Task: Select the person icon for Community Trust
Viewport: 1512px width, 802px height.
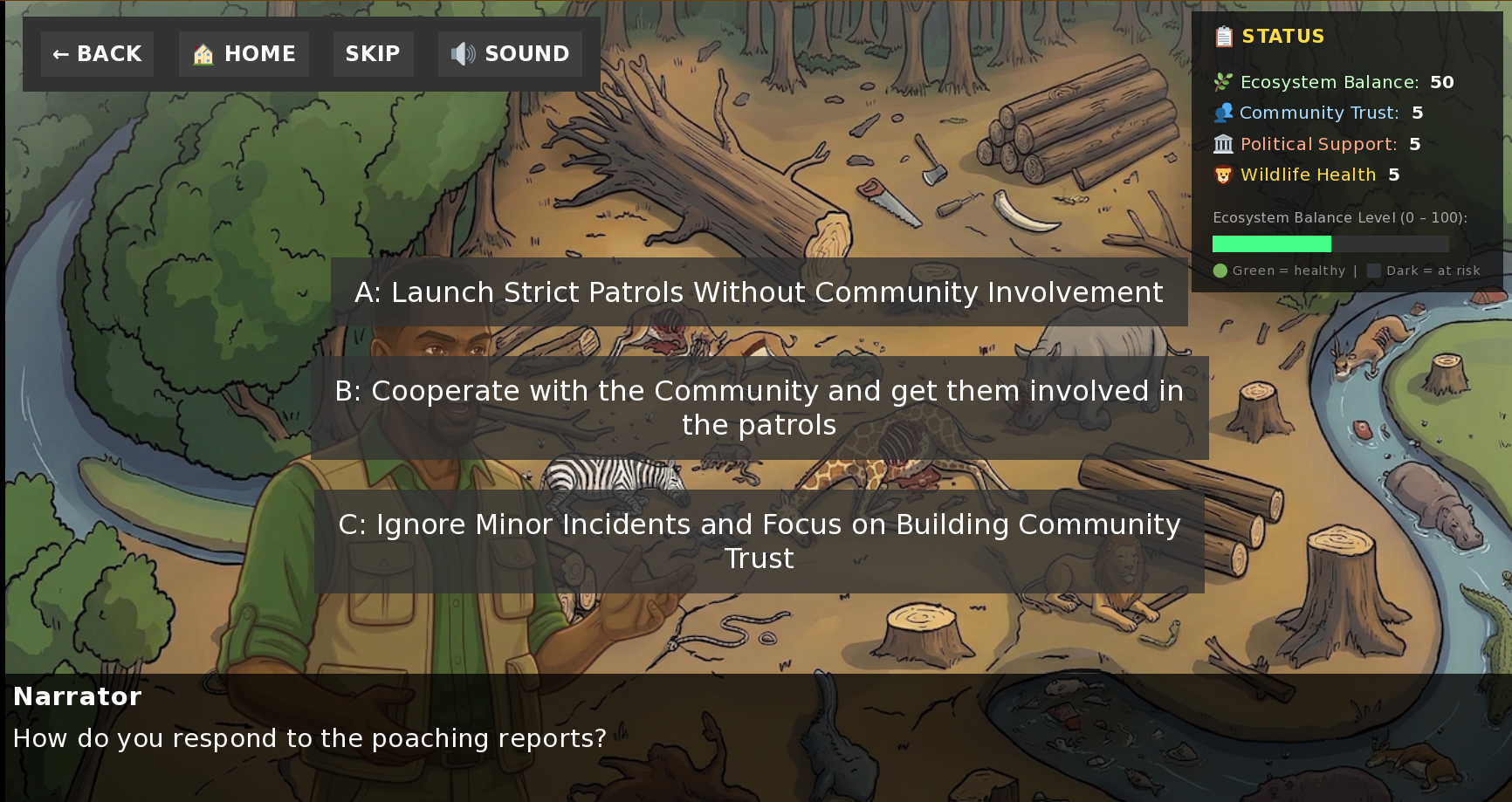Action: (1223, 113)
